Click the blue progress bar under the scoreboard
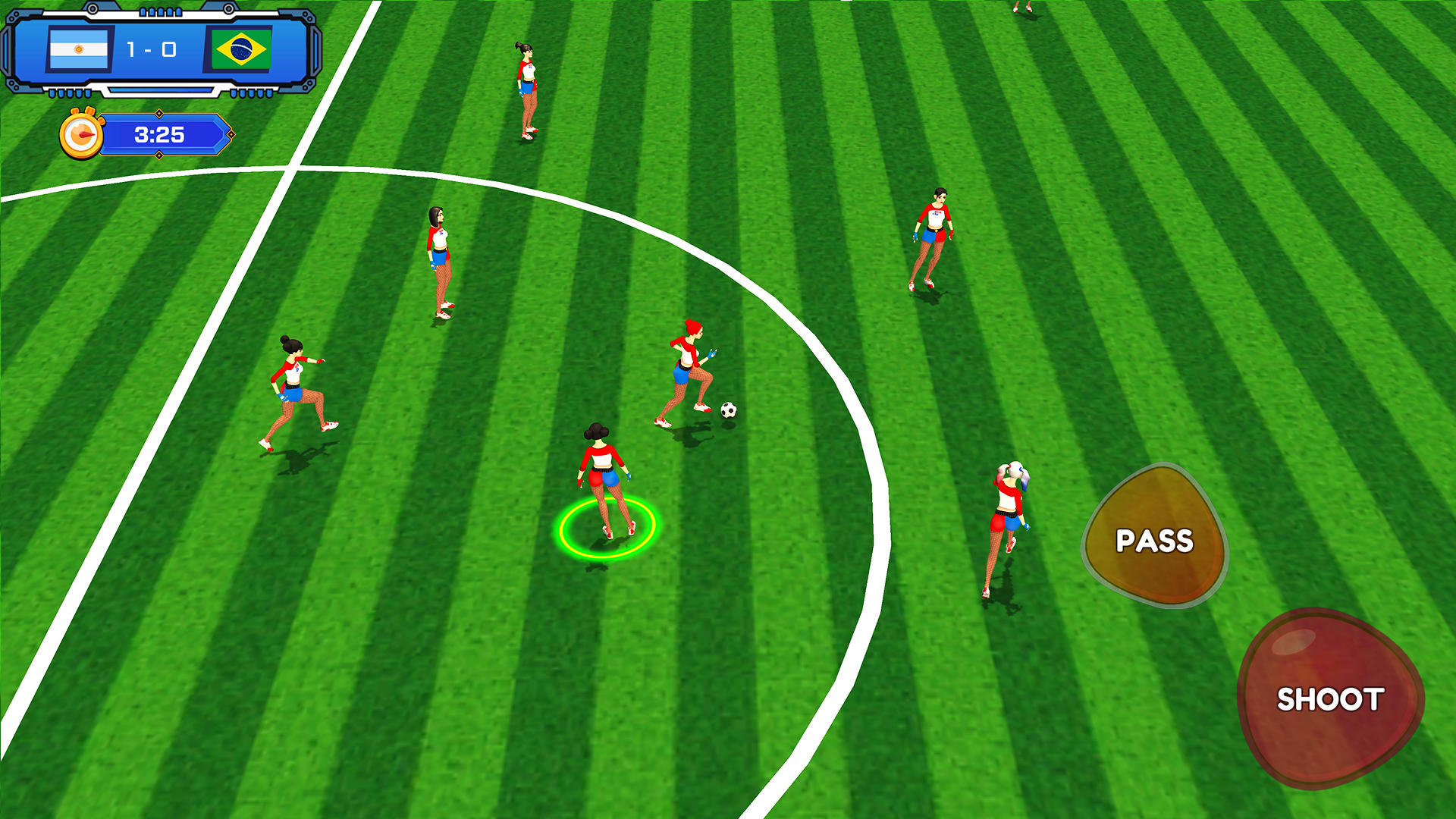Viewport: 1456px width, 819px height. pos(162,89)
